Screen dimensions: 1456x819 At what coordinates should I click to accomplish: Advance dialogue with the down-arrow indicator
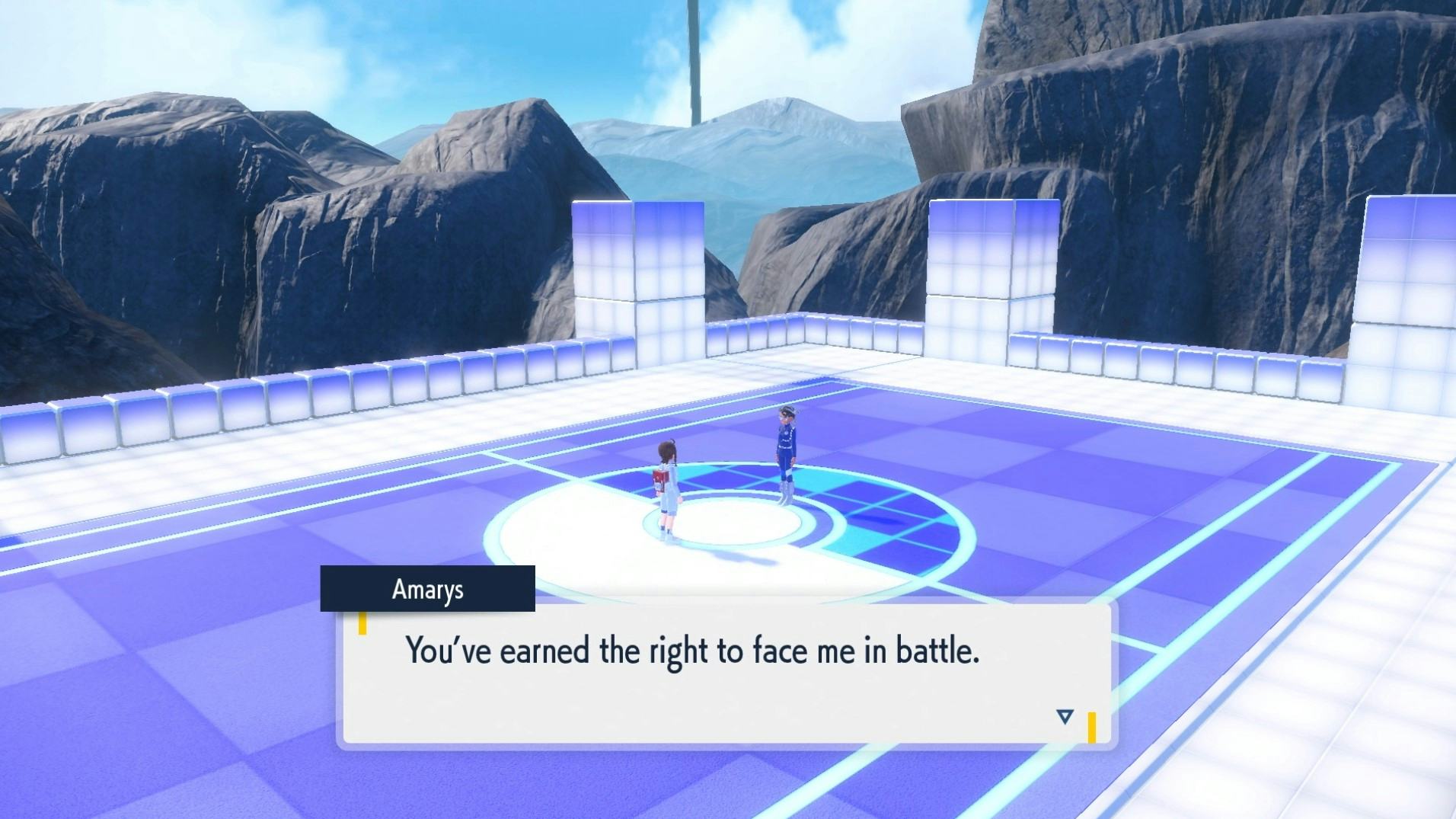tap(1065, 716)
